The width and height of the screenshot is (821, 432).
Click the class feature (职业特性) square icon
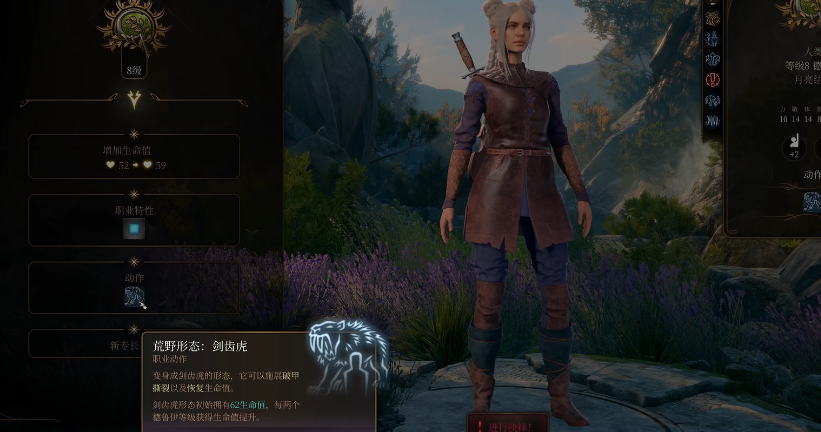134,229
